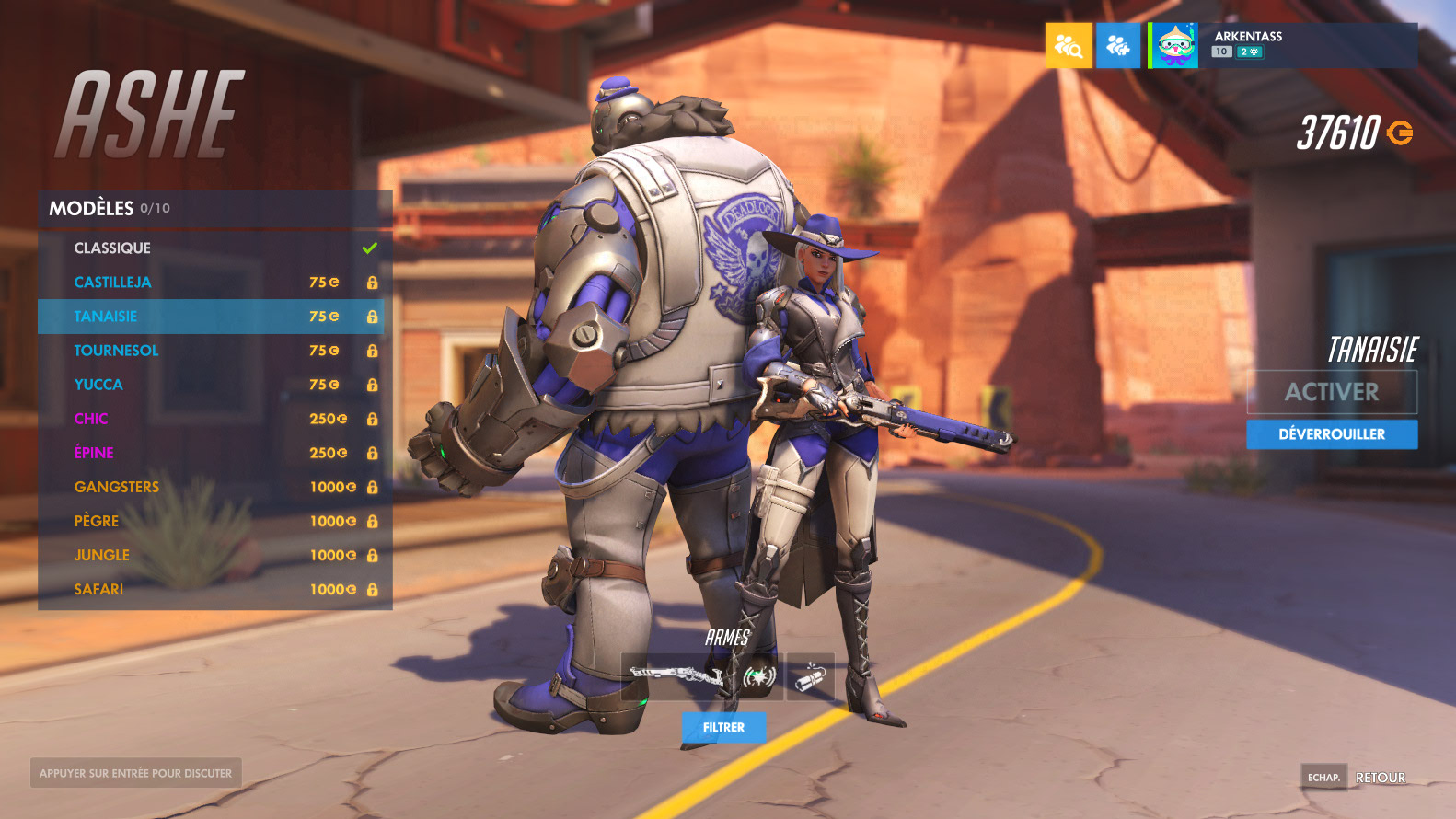Open the blue social friends icon

(x=1118, y=46)
